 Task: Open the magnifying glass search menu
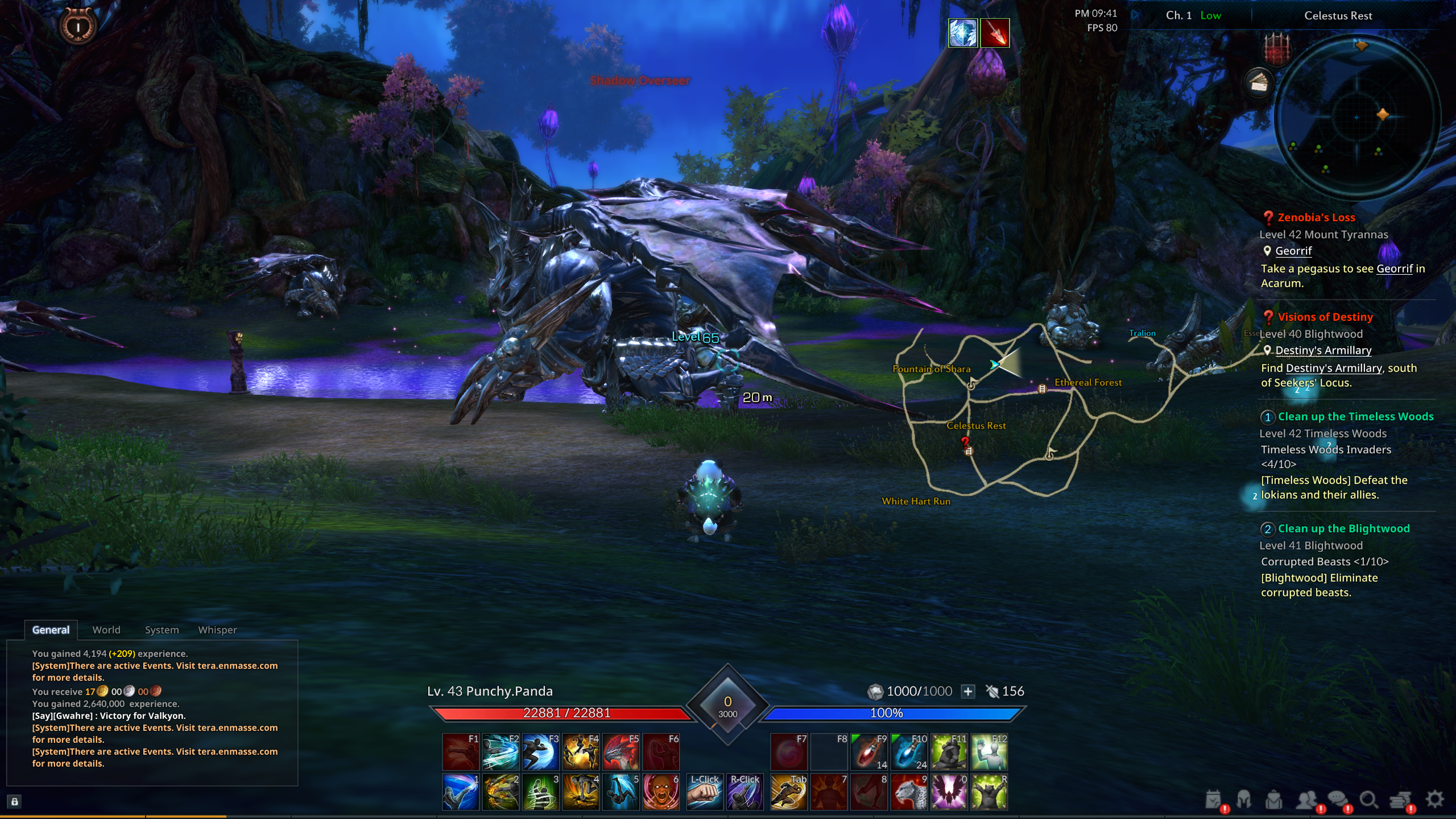1368,800
